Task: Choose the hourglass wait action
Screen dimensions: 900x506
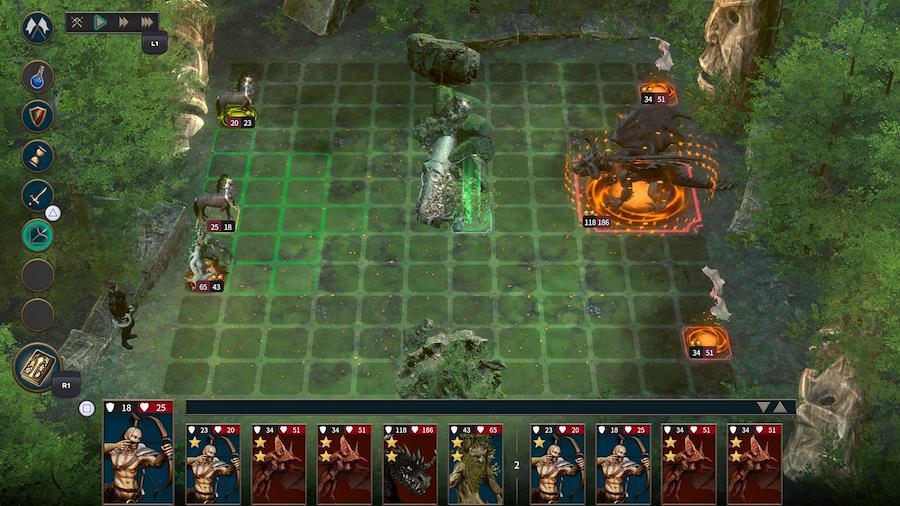Action: pyautogui.click(x=37, y=156)
